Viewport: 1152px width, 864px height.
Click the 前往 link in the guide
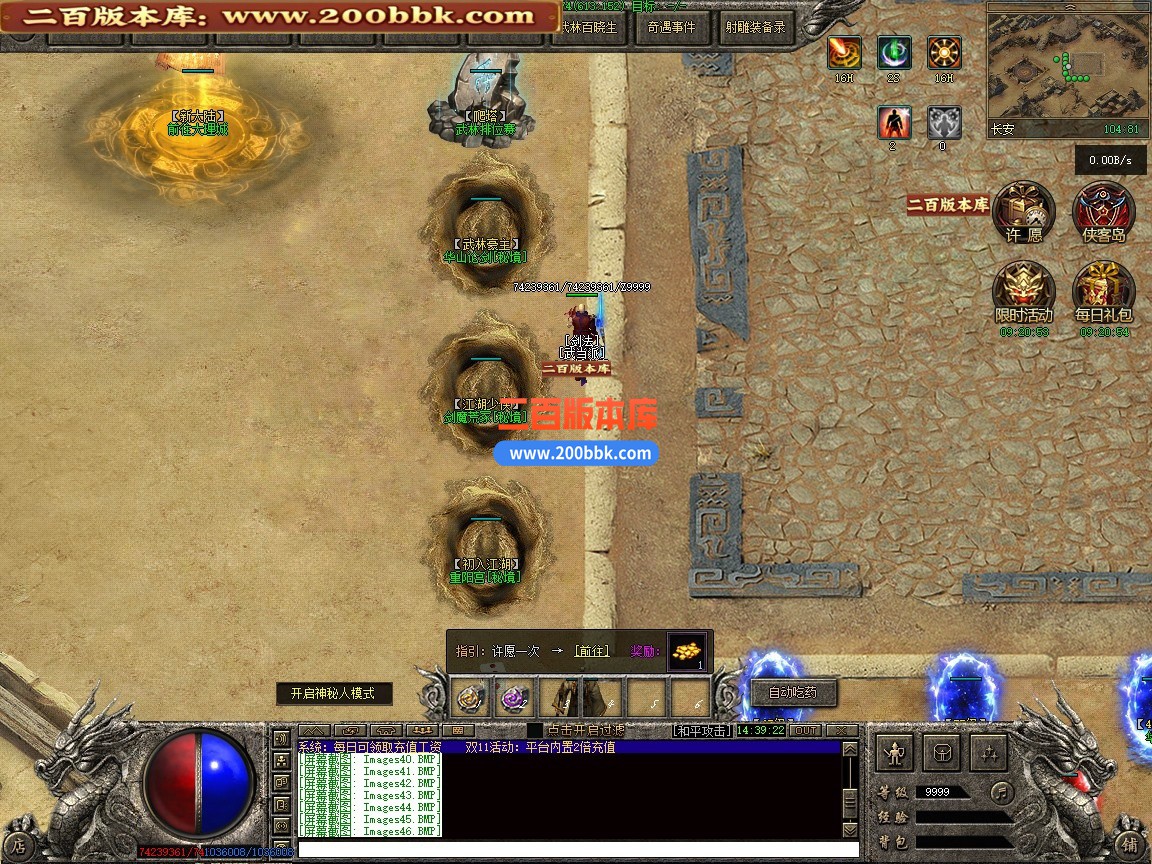[x=591, y=651]
